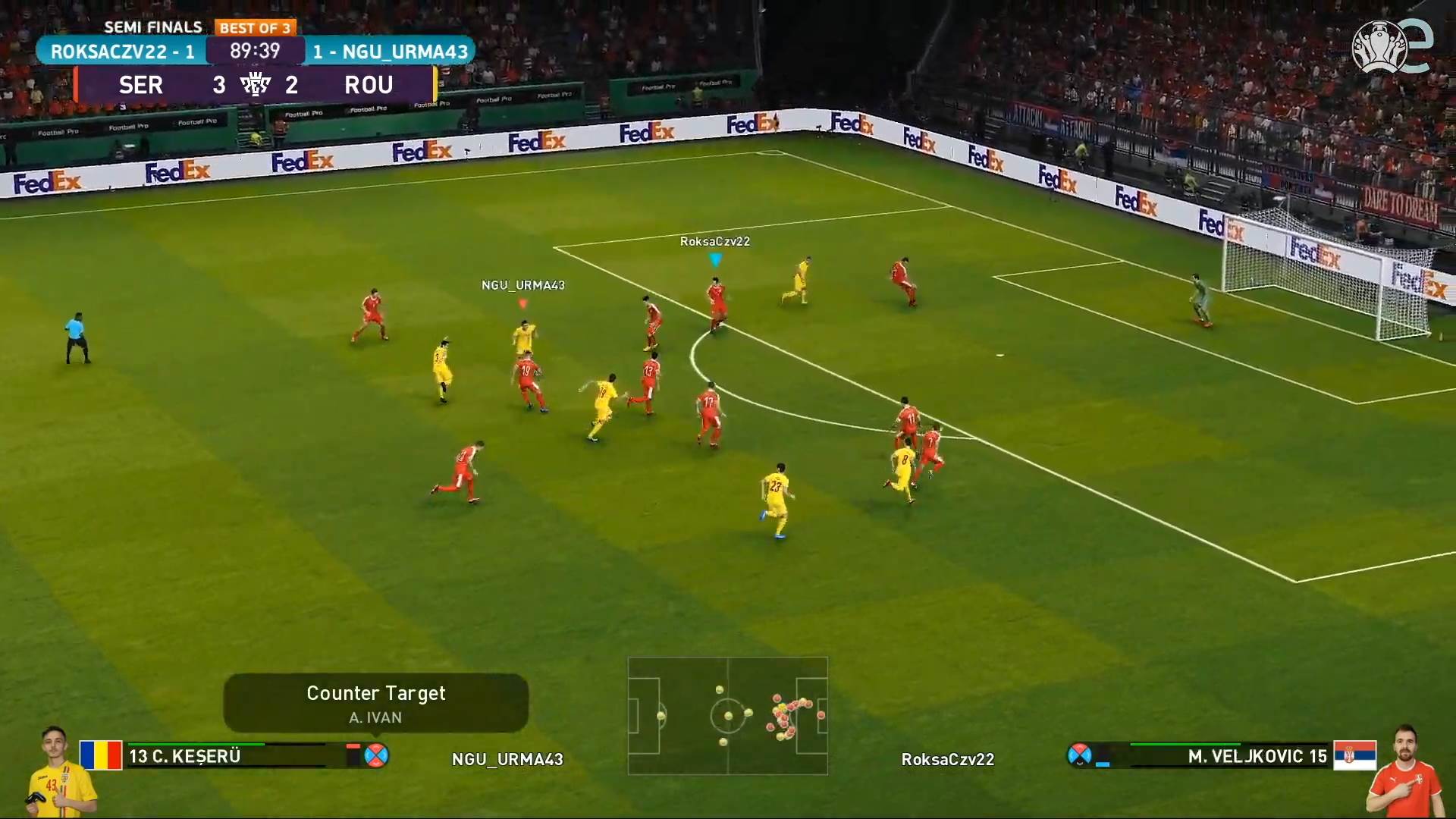Toggle the Counter Target banner for A. Ivan
This screenshot has width=1456, height=819.
375,702
